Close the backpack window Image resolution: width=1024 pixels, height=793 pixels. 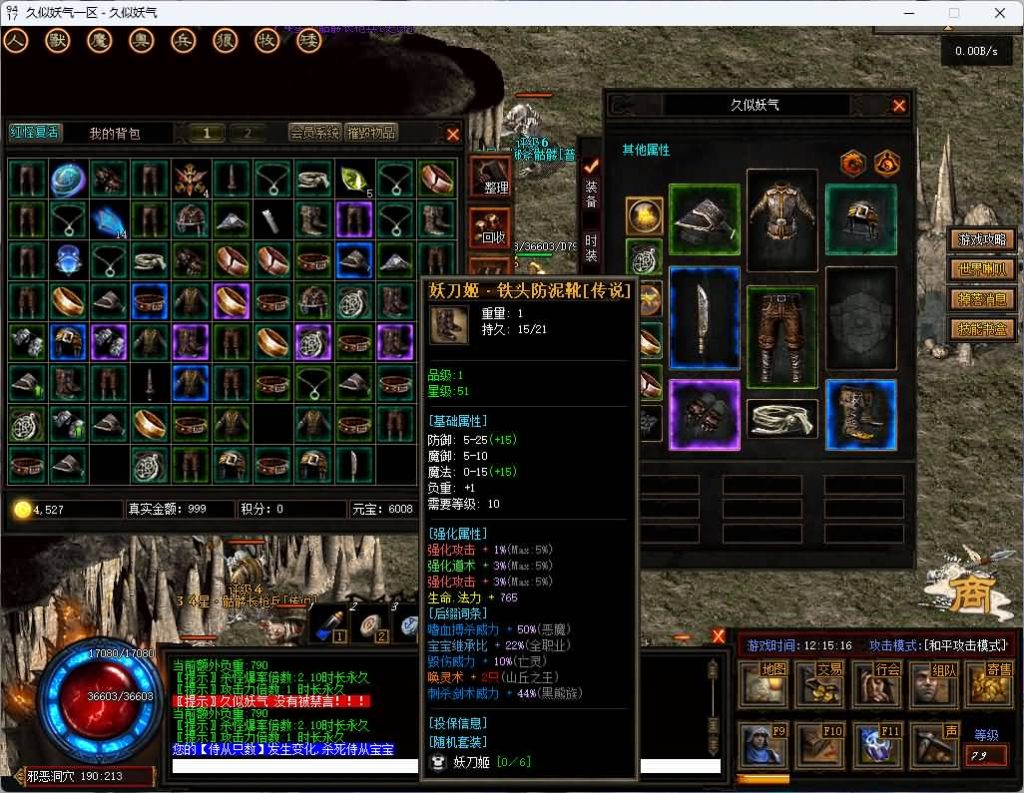453,133
